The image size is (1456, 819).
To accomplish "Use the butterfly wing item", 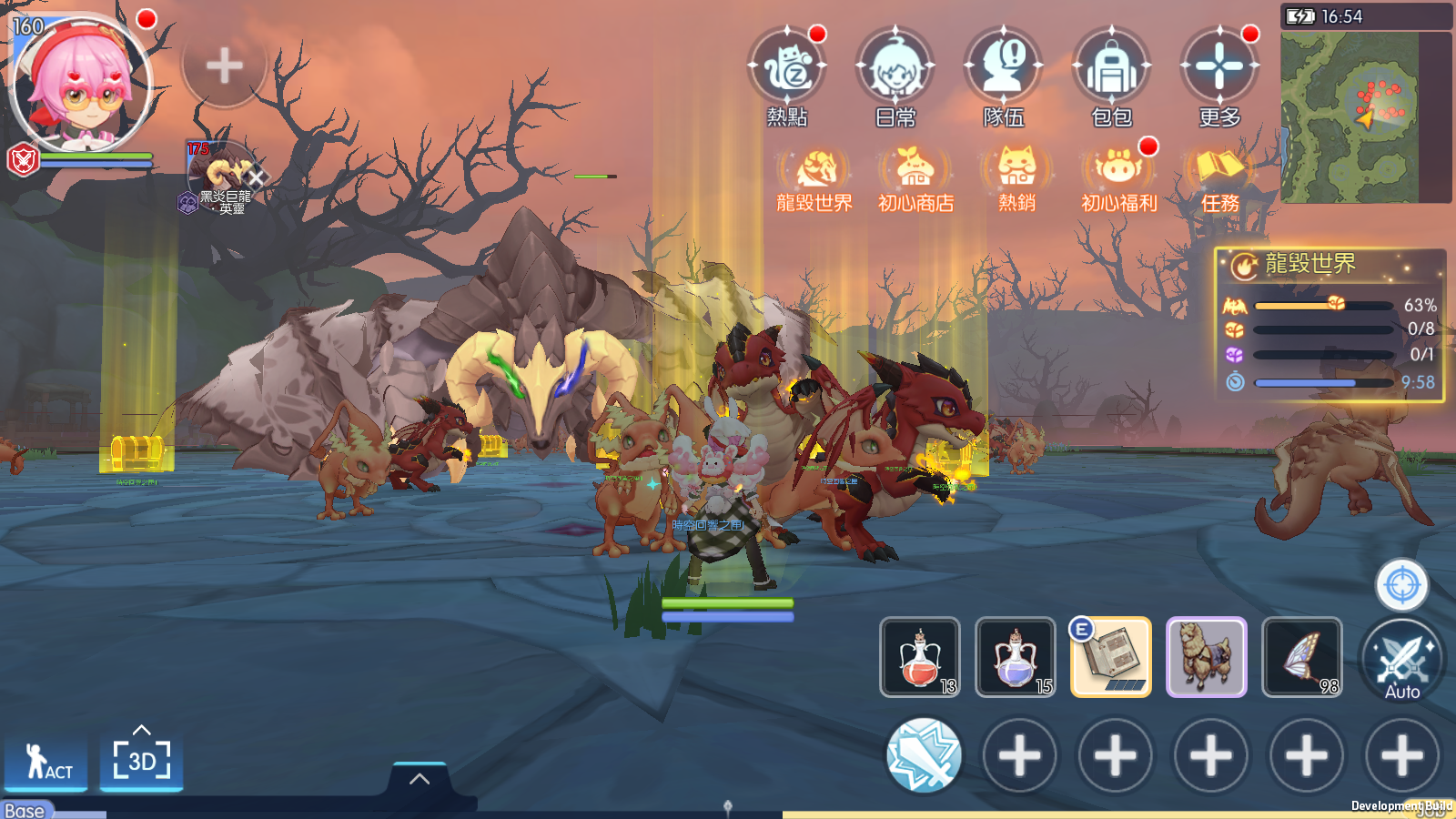I will coord(1302,657).
